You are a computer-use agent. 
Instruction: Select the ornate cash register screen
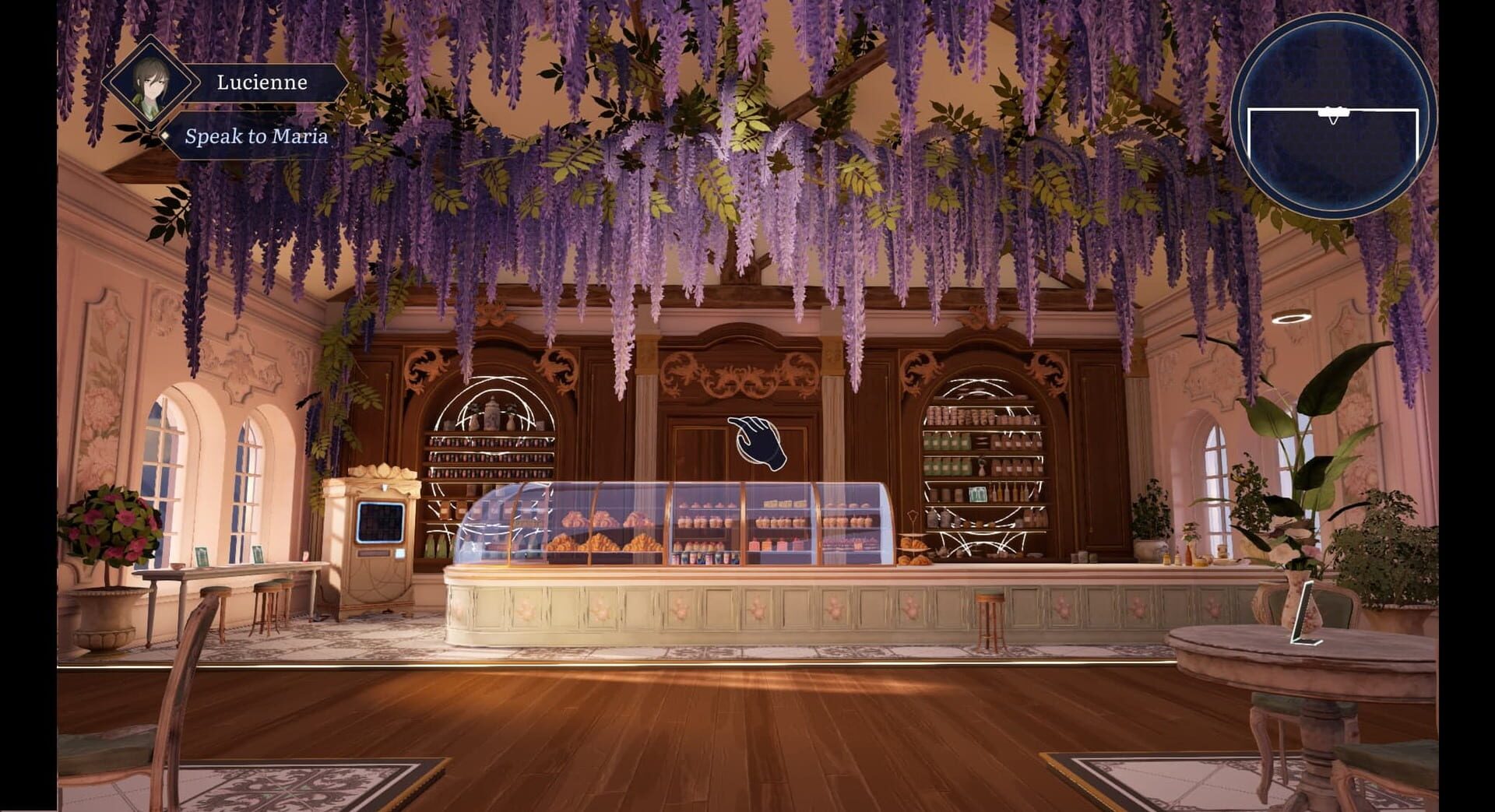pyautogui.click(x=379, y=520)
